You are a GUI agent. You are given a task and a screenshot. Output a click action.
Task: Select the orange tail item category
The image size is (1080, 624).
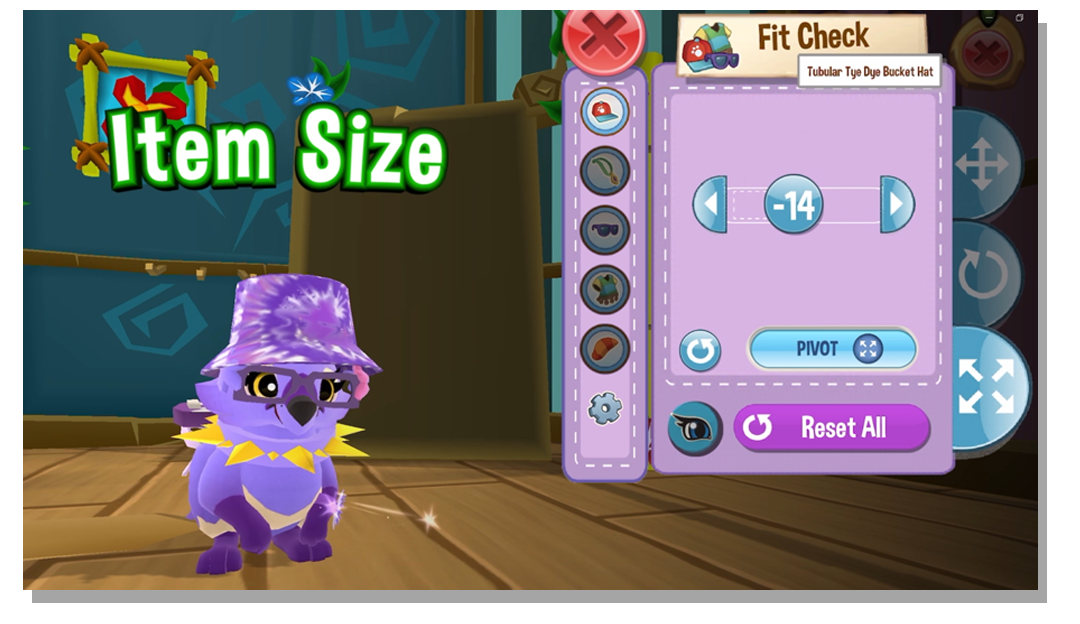tap(605, 348)
